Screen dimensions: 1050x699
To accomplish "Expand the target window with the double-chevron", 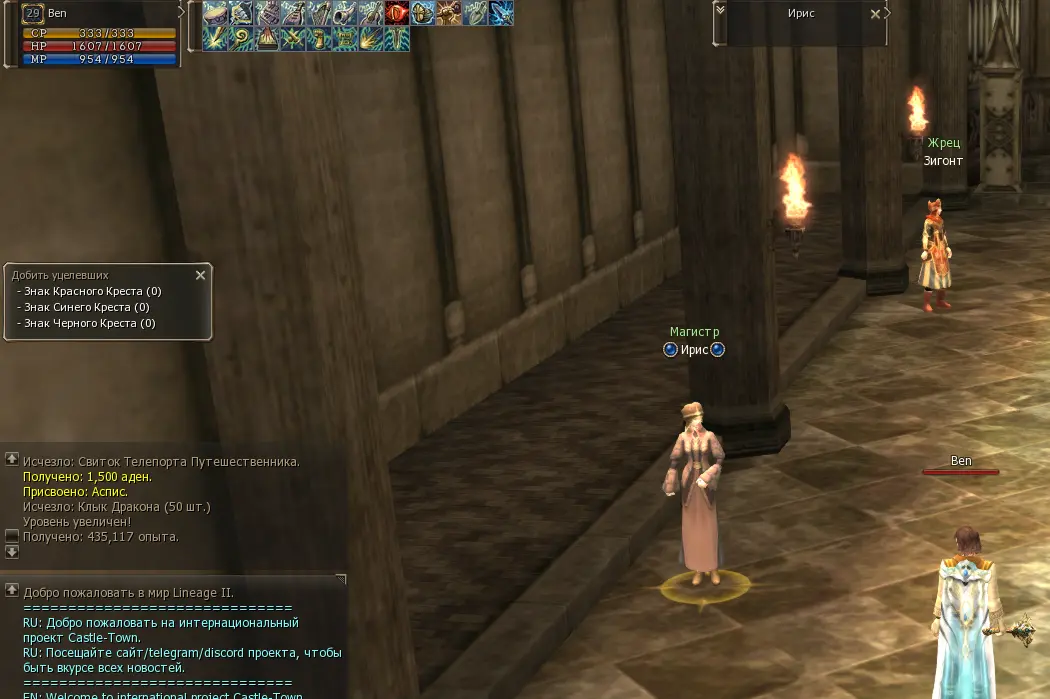I will 720,9.
